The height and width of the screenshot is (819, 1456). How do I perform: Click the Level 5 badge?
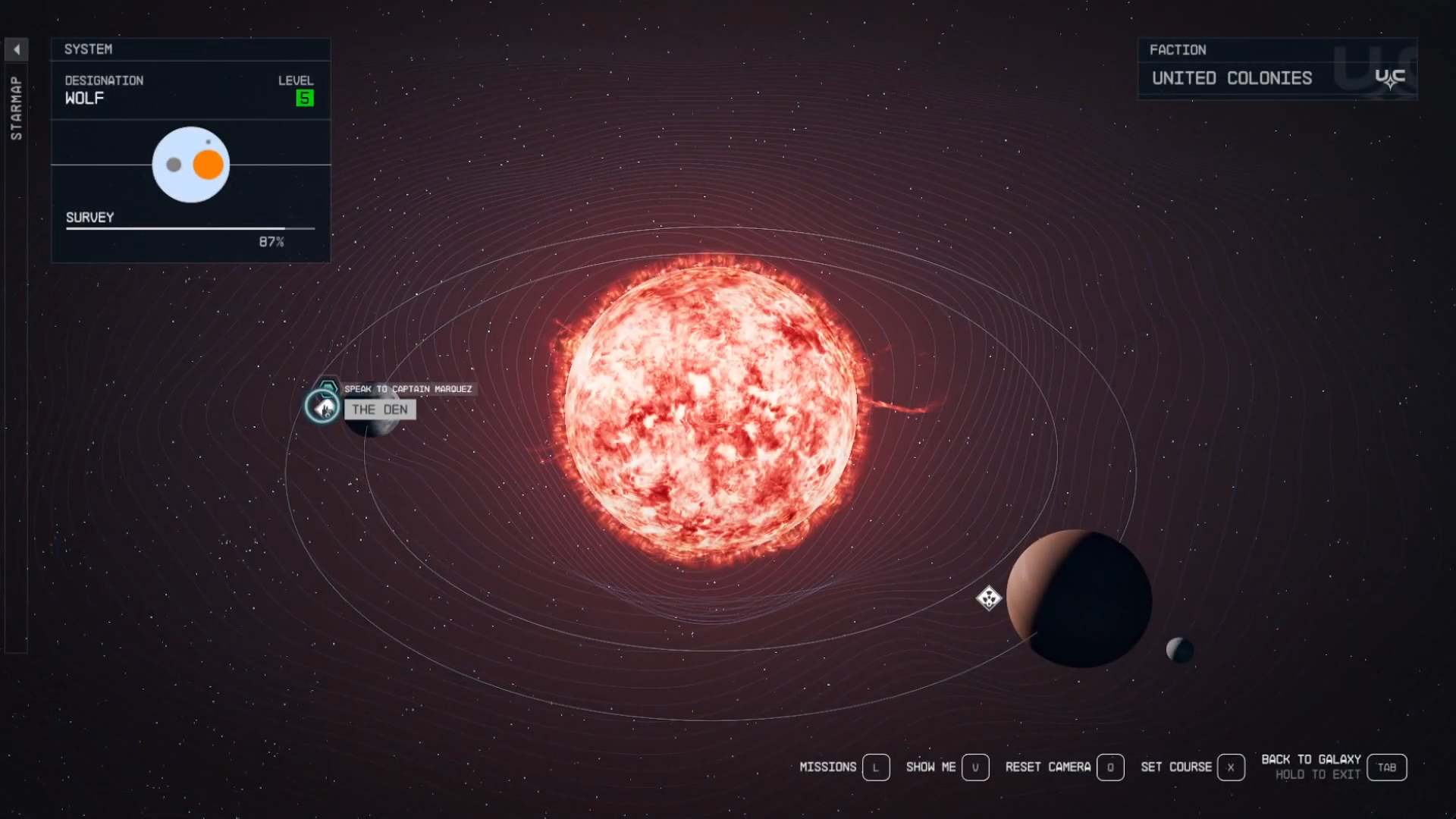(x=303, y=98)
